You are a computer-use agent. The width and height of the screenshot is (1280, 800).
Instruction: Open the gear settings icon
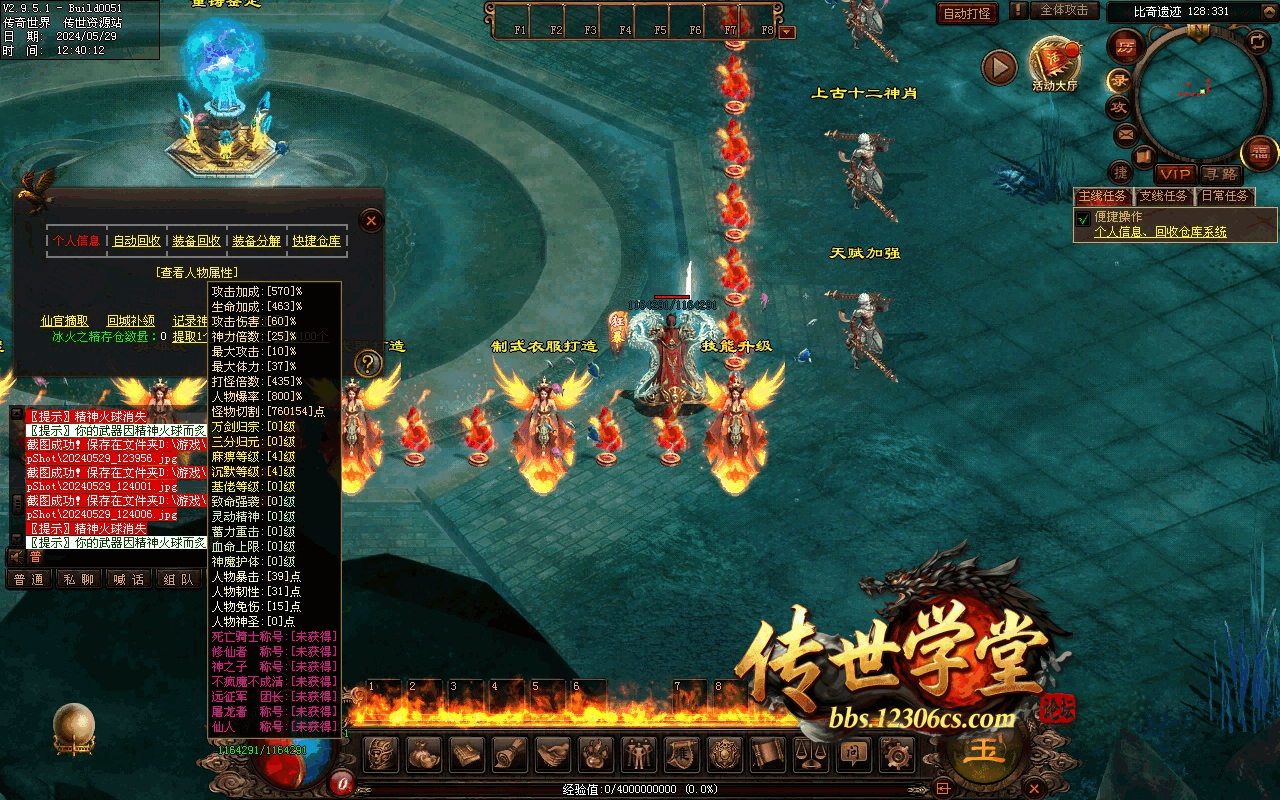pos(895,755)
